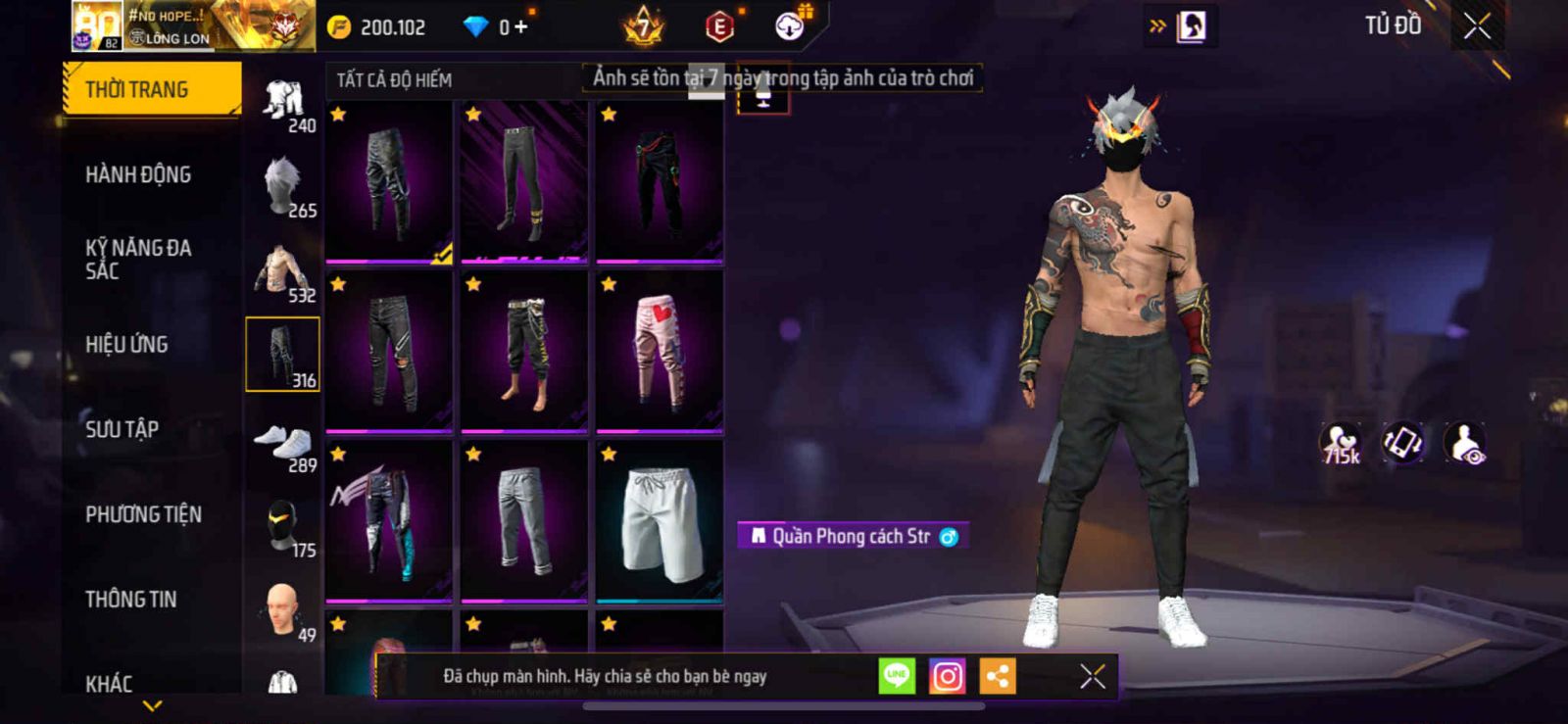The width and height of the screenshot is (1568, 724).
Task: Add diamonds with the plus button
Action: coord(520,27)
